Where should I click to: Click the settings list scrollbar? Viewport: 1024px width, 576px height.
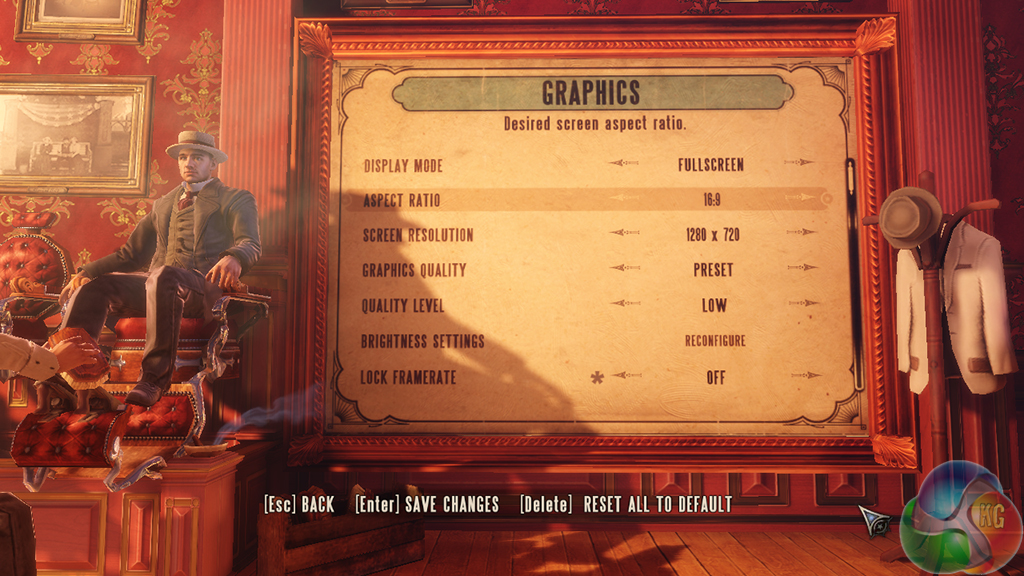click(x=853, y=270)
